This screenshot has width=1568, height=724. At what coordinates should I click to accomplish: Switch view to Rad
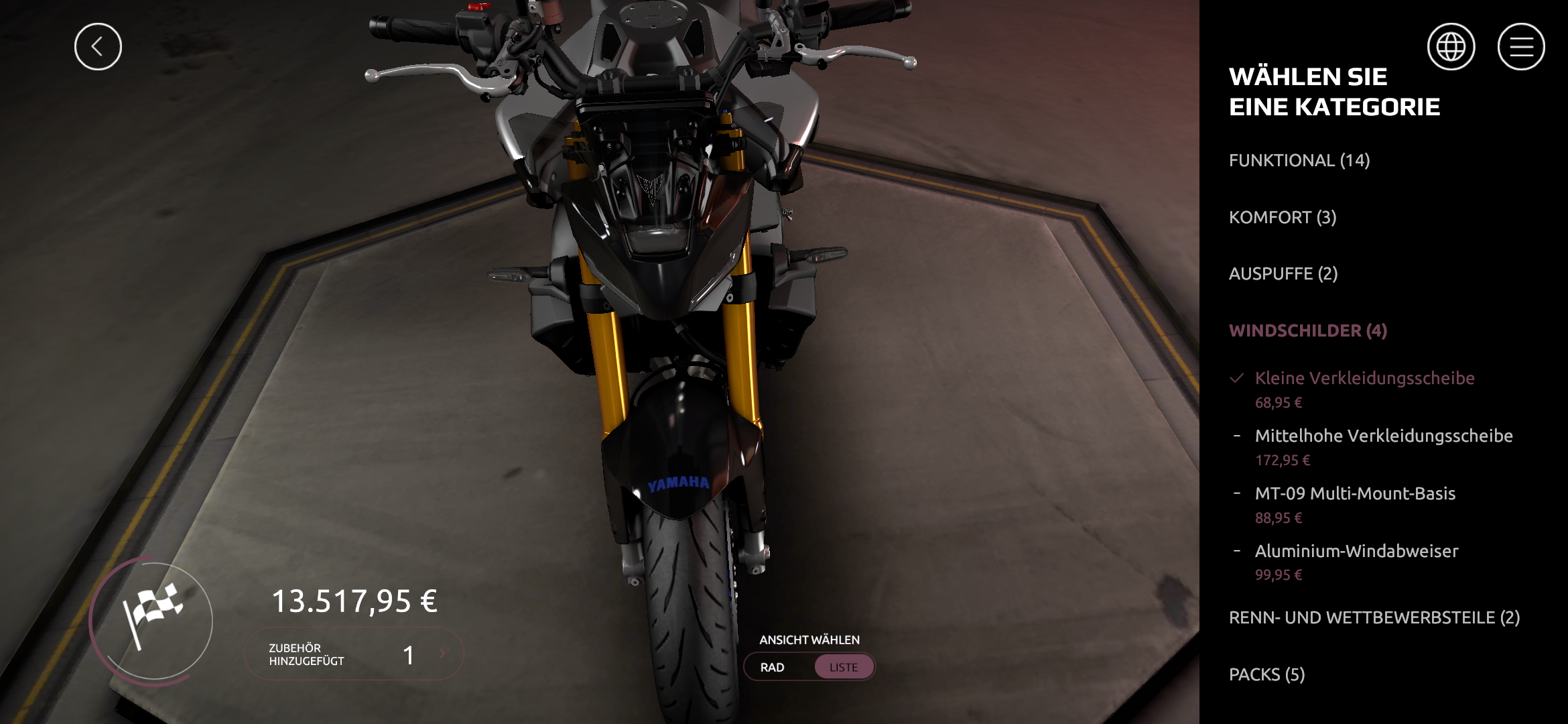pyautogui.click(x=773, y=668)
